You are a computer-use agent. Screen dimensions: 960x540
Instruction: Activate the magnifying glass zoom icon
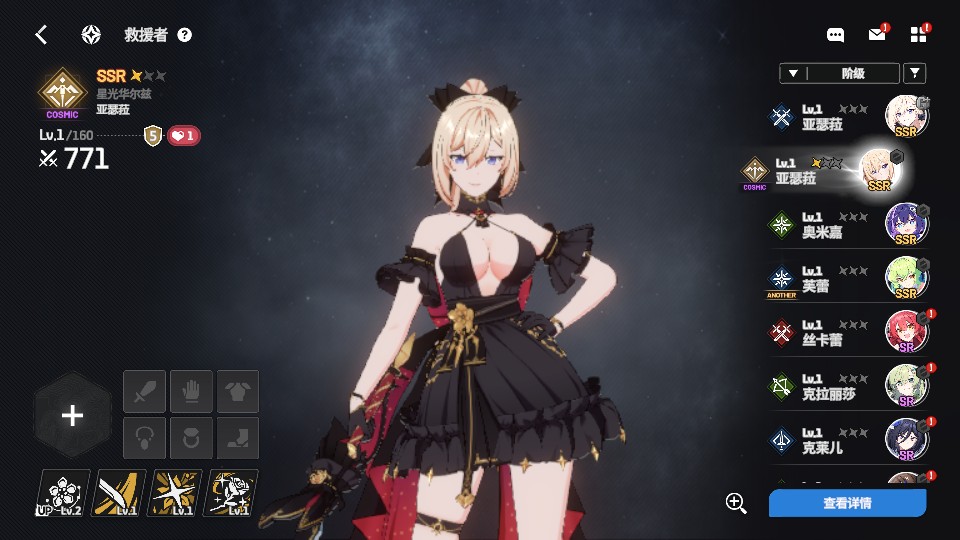[737, 503]
